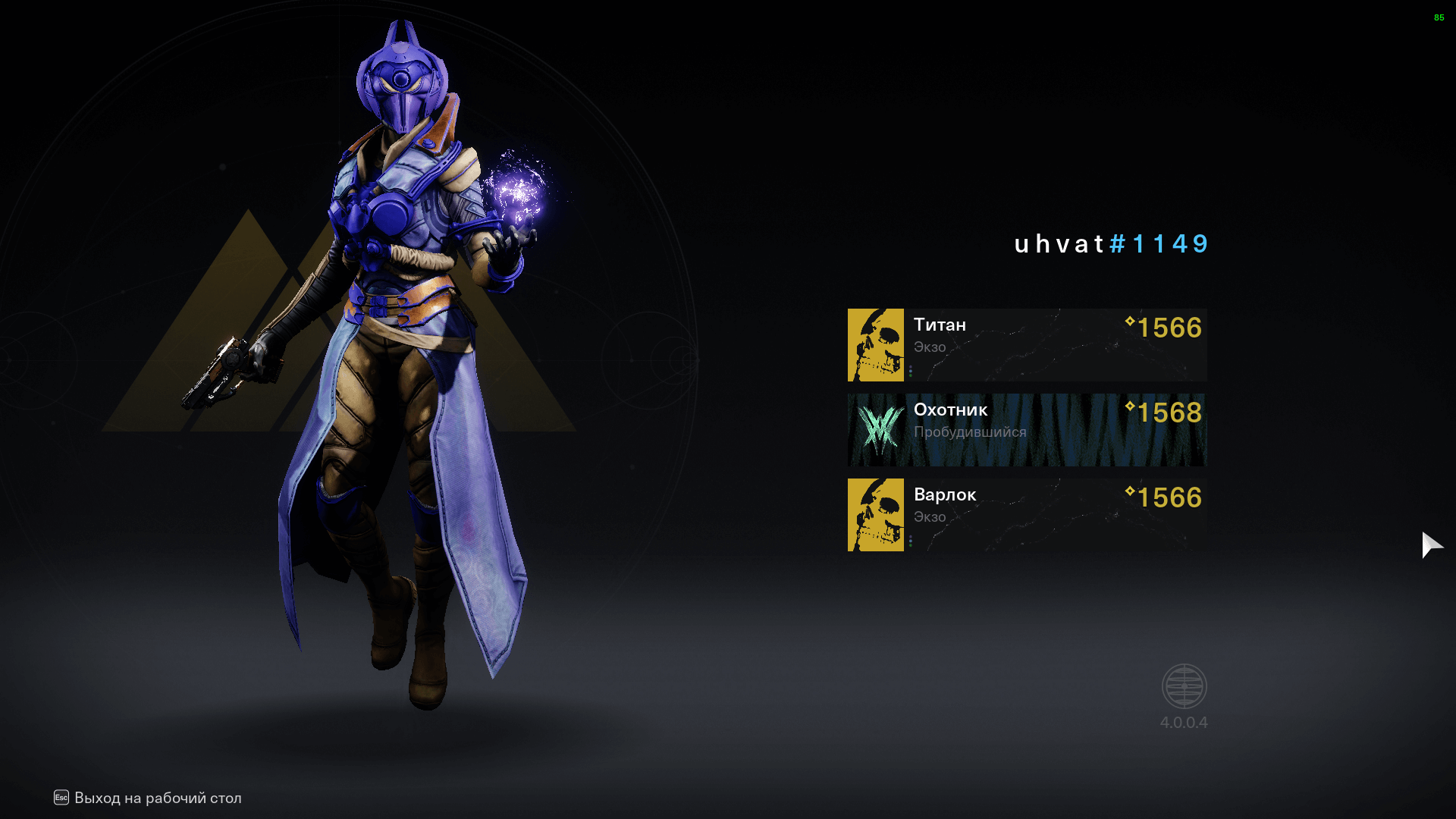Select the Варлок skull emblem icon

pyautogui.click(x=875, y=514)
